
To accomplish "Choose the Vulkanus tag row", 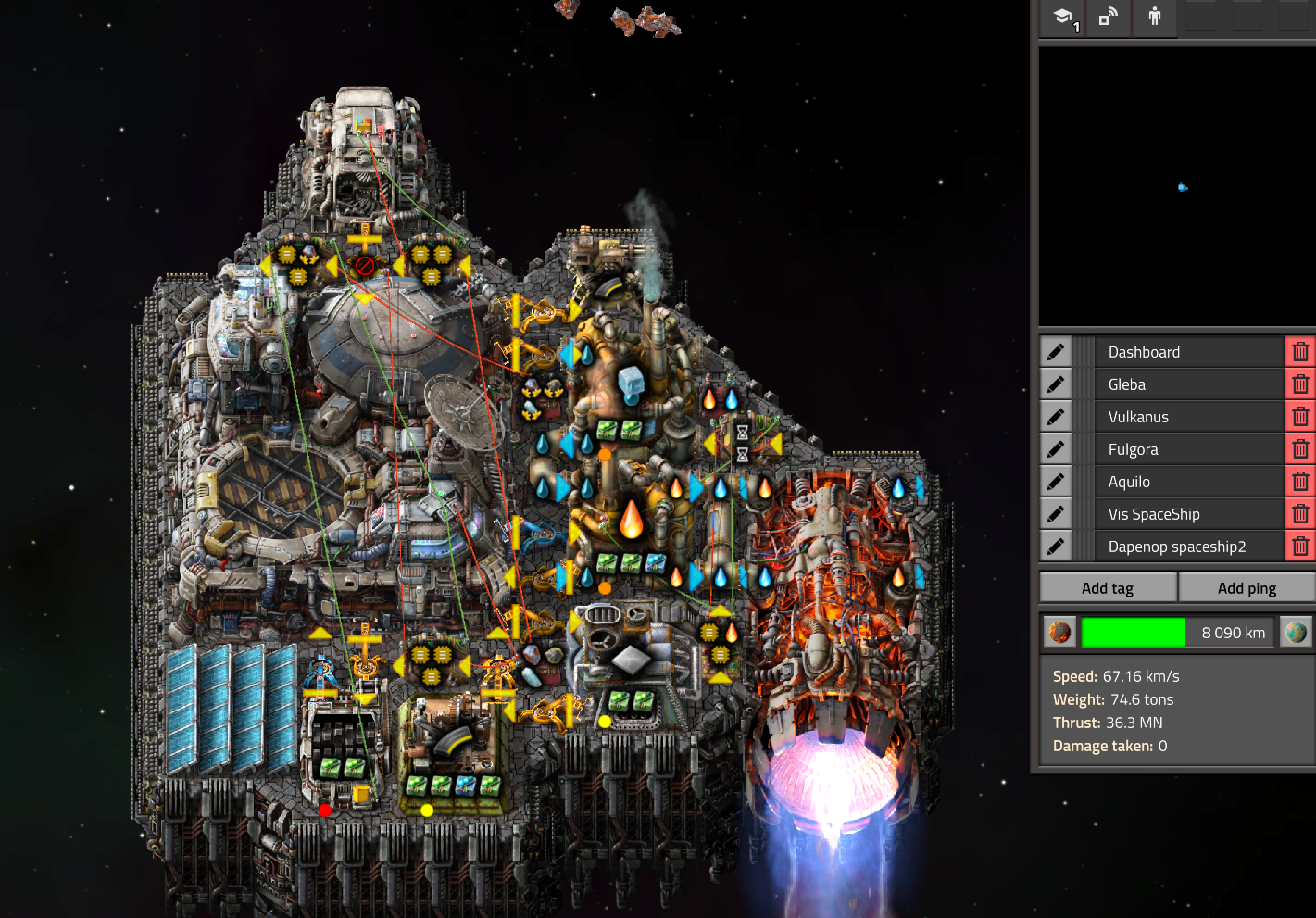I will click(x=1189, y=417).
